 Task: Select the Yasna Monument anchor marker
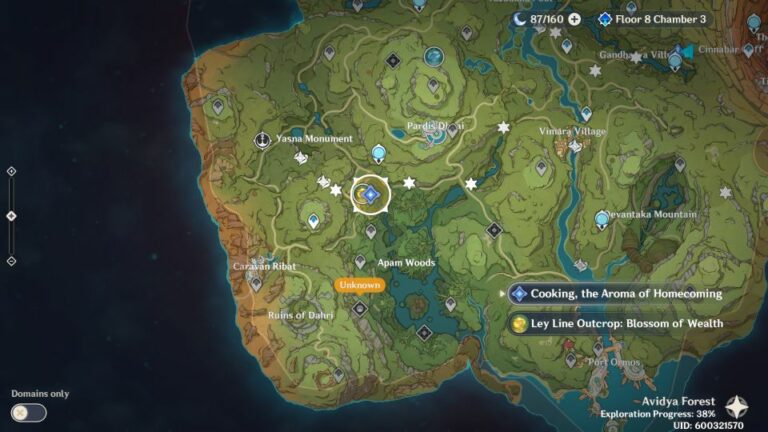click(x=262, y=139)
